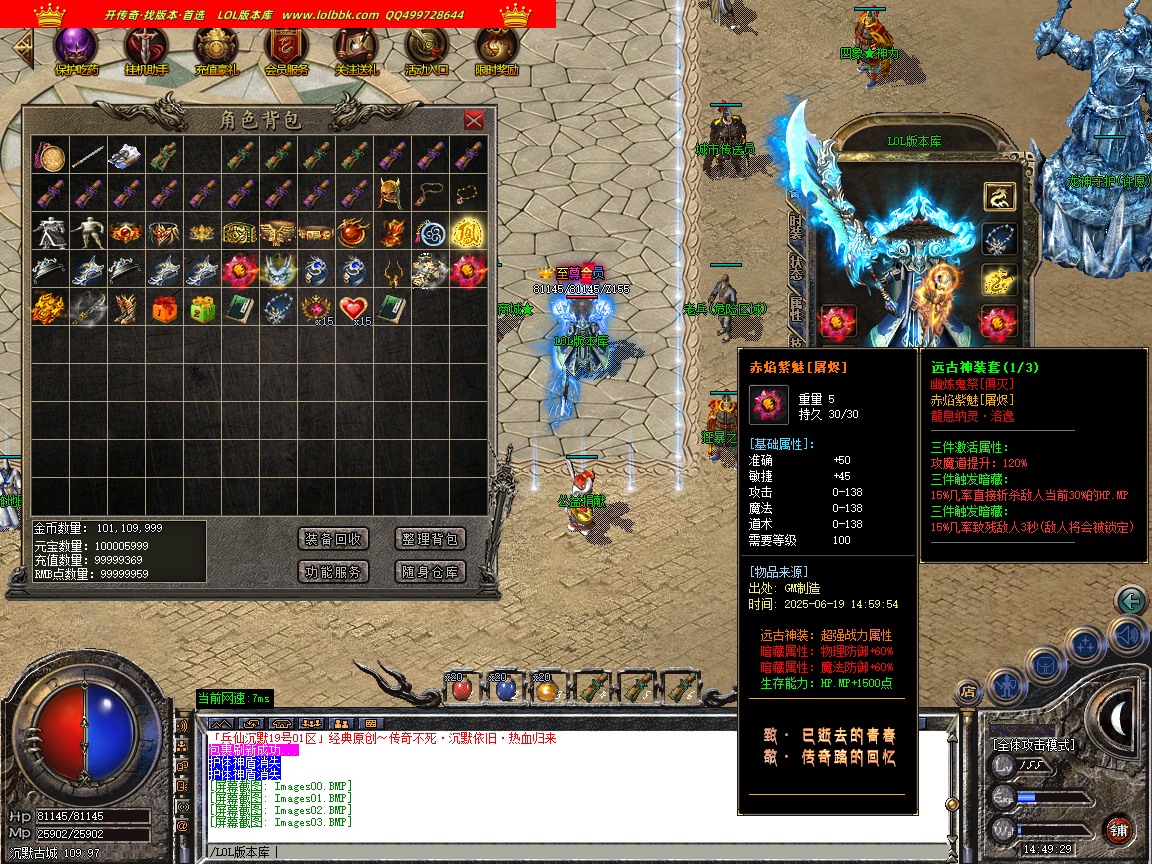Close the 角色背包 inventory window
The height and width of the screenshot is (864, 1152).
(x=474, y=121)
